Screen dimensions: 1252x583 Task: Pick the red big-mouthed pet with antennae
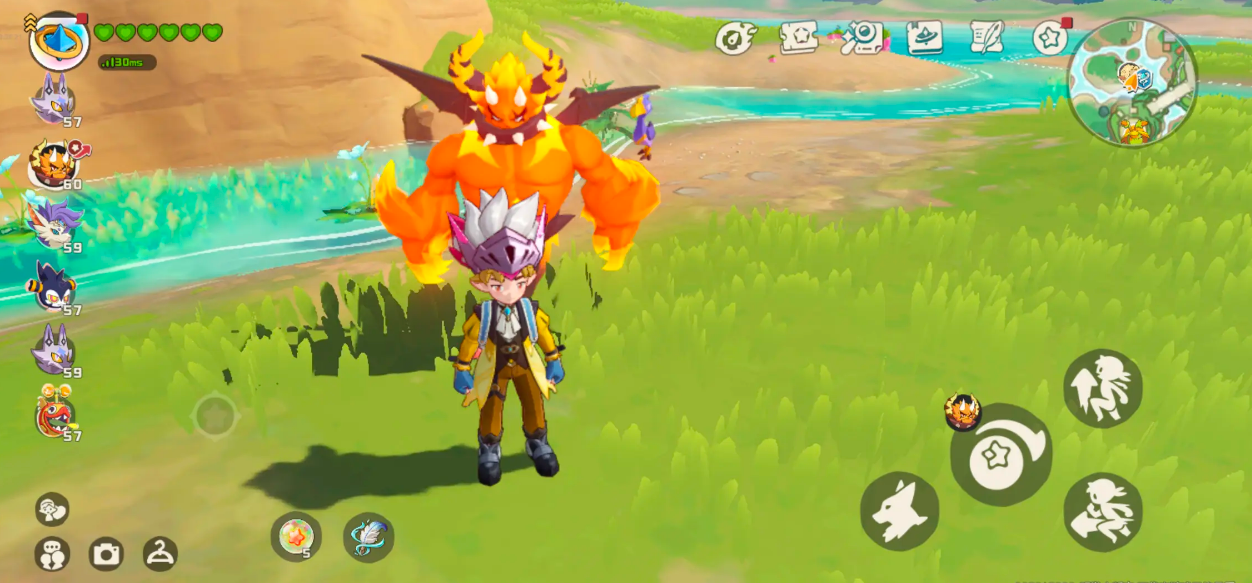tap(55, 412)
